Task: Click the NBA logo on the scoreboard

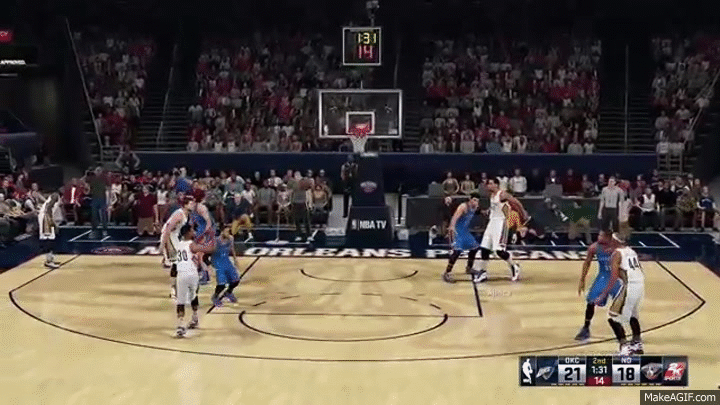Action: [527, 371]
